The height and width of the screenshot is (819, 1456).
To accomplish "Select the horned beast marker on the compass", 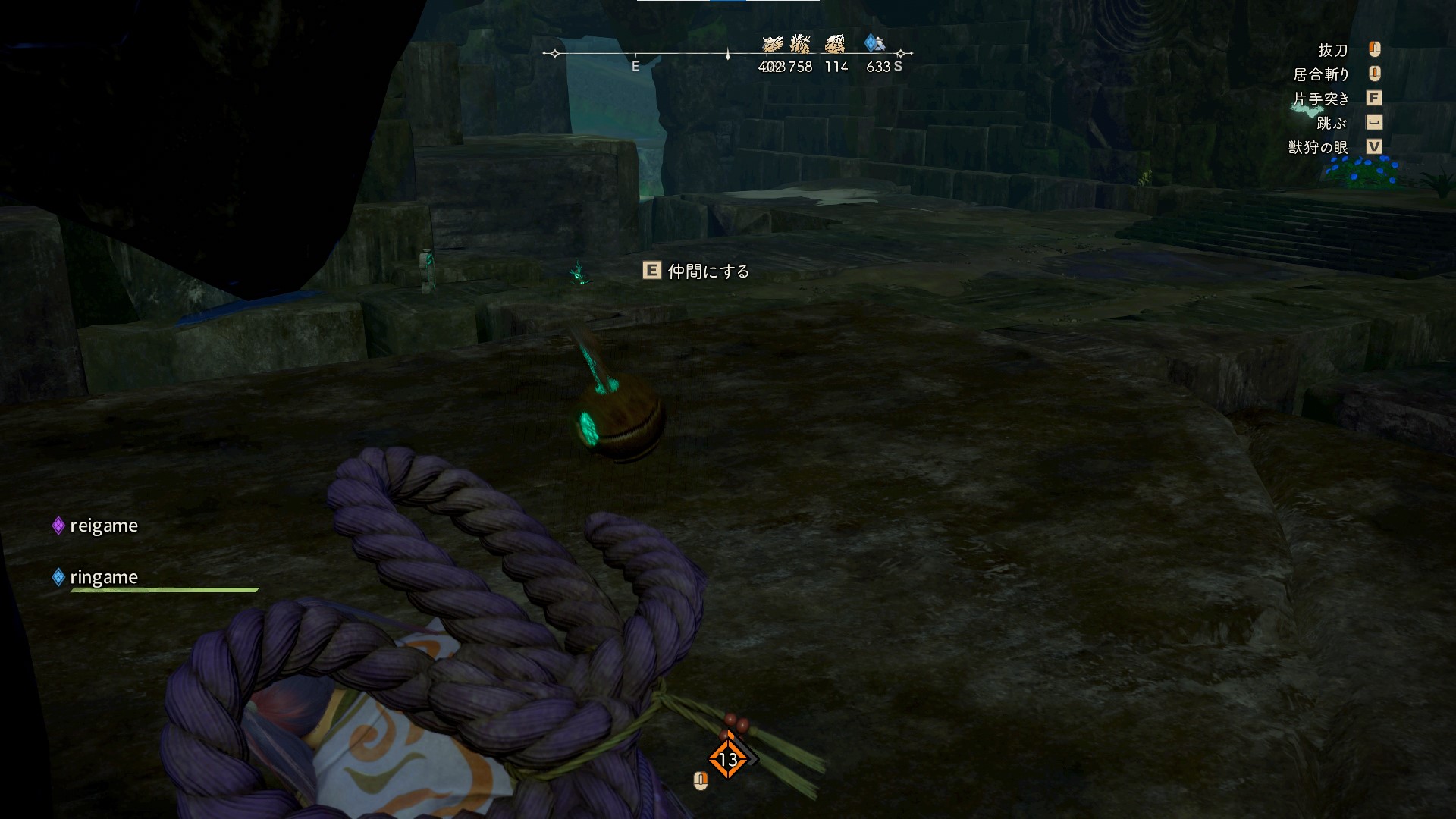I will coord(772,44).
